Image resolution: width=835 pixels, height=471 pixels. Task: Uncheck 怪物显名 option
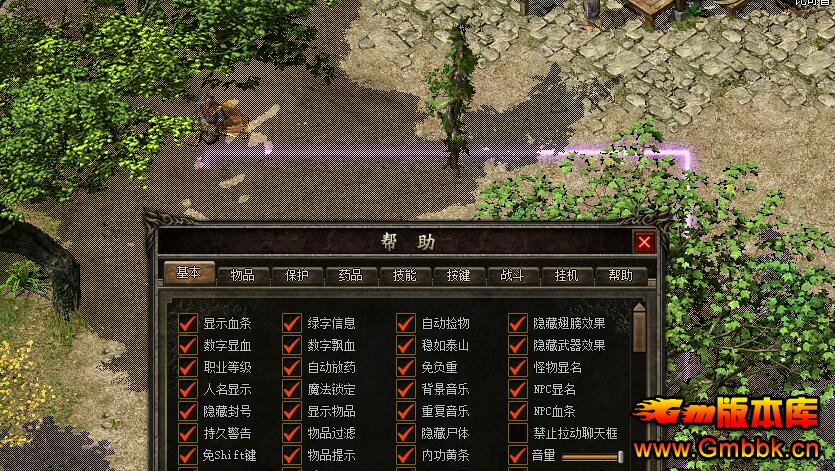517,368
